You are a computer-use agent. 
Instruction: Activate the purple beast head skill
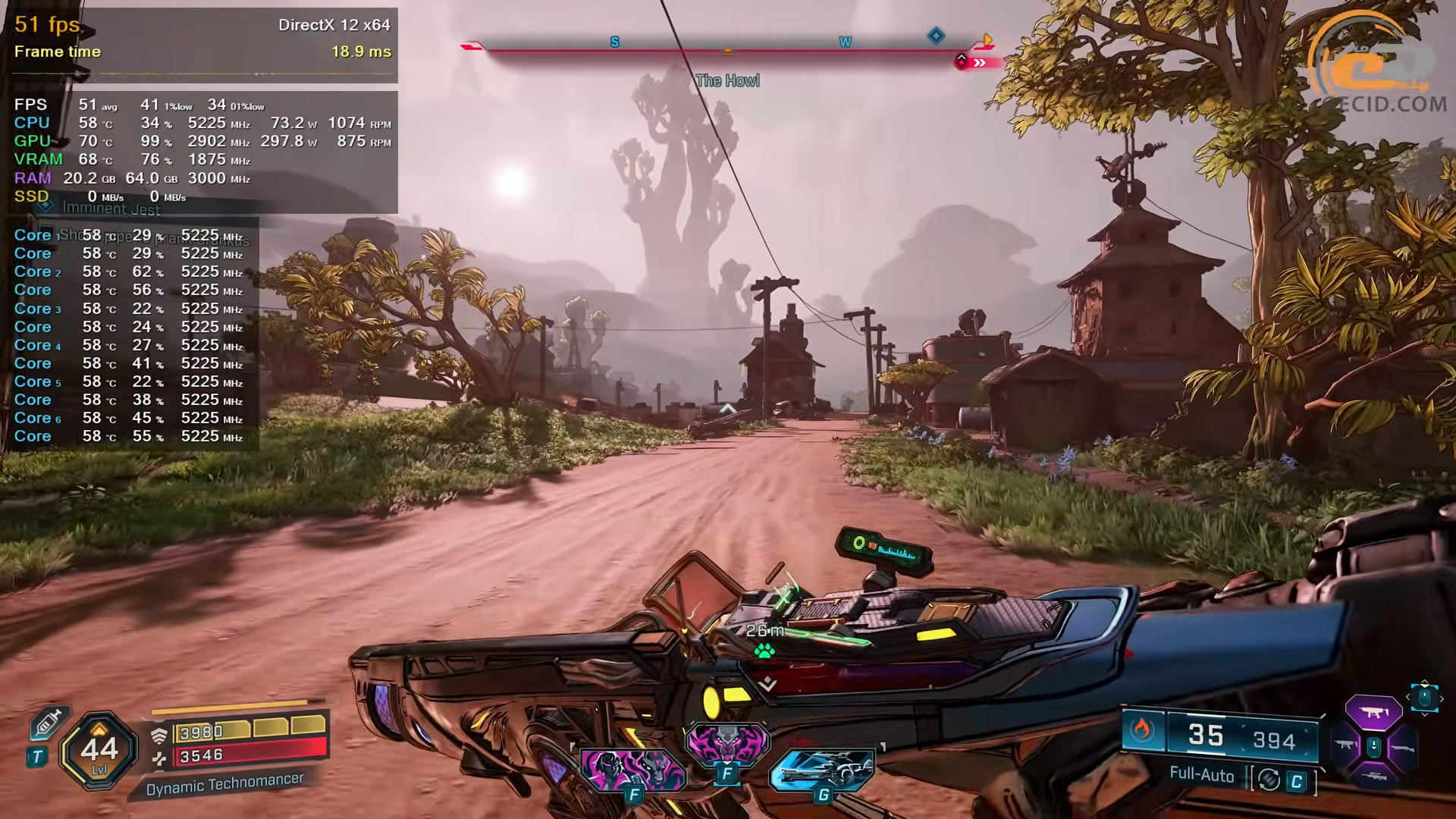click(x=727, y=745)
